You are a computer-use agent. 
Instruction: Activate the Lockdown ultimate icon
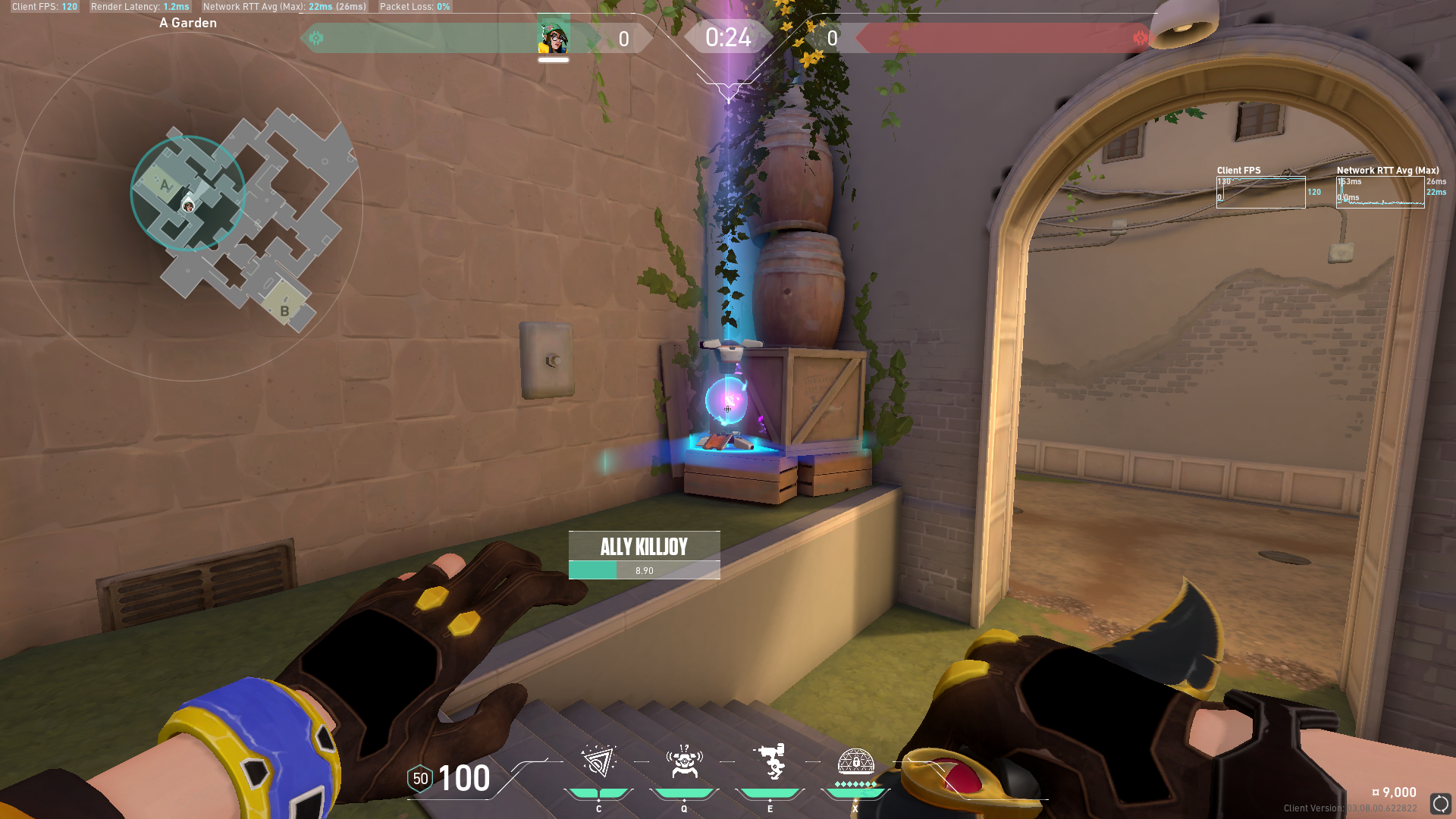coord(855,761)
